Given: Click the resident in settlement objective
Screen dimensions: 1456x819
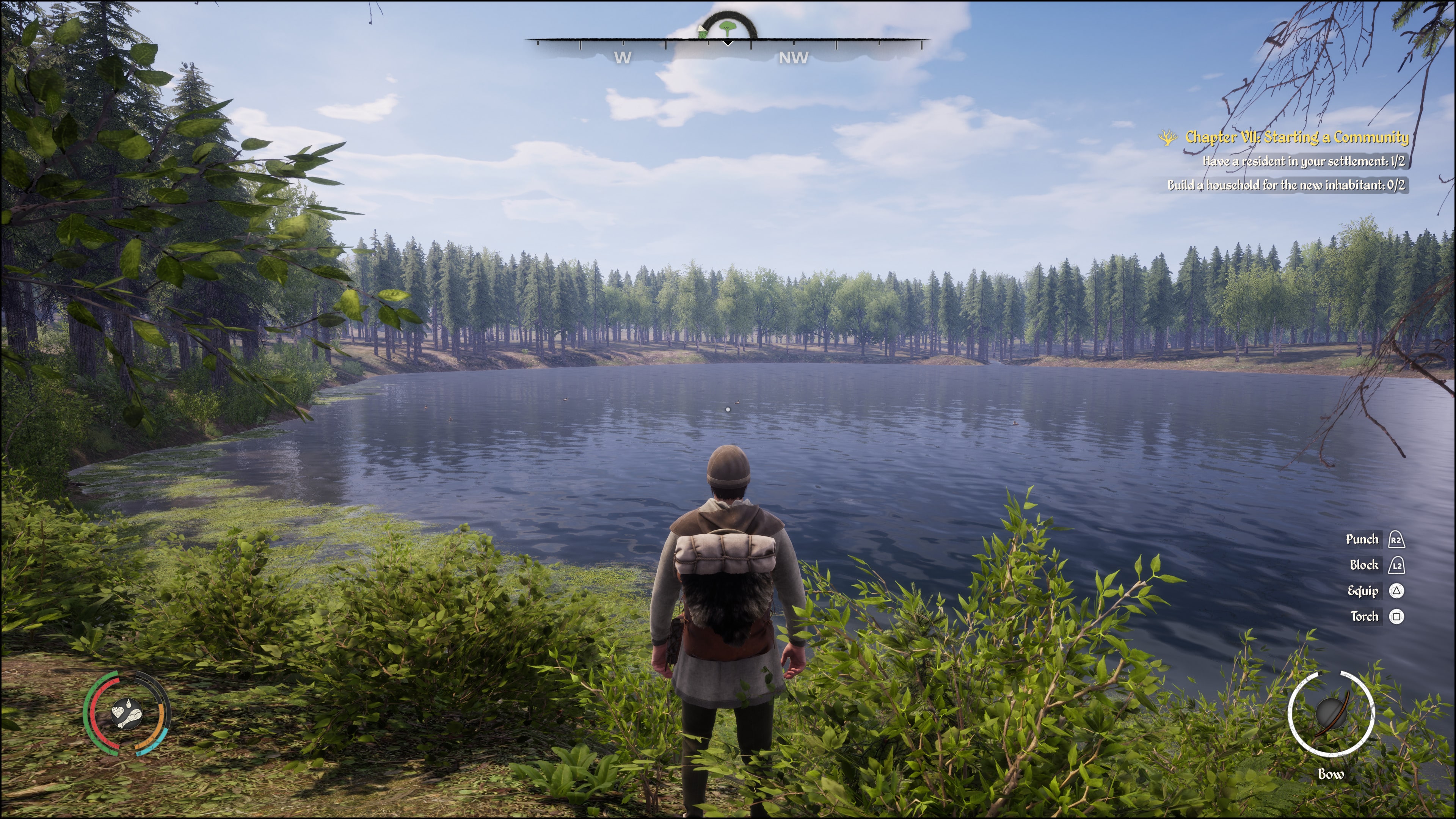Looking at the screenshot, I should click(x=1304, y=162).
